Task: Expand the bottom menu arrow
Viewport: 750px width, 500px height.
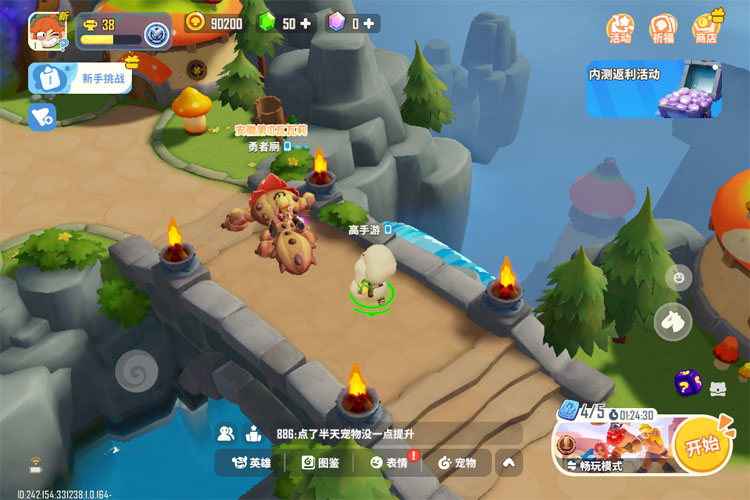Action: coord(509,463)
